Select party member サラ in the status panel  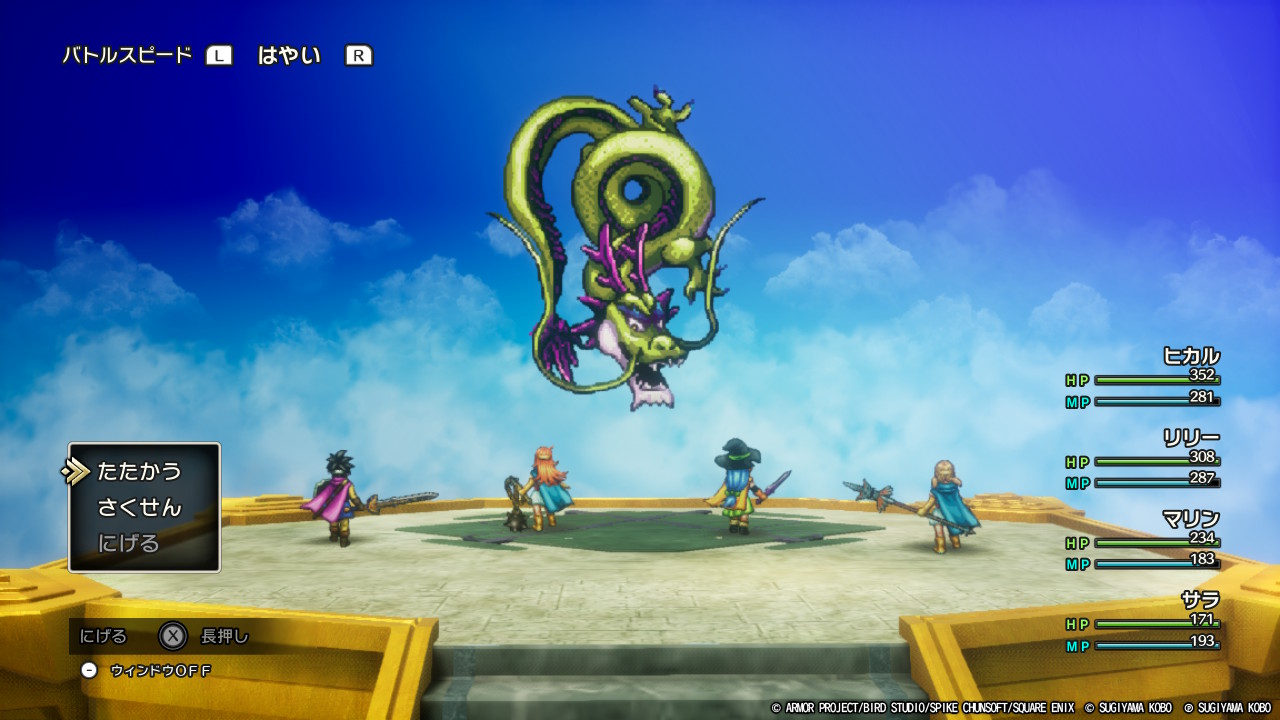(x=1199, y=599)
